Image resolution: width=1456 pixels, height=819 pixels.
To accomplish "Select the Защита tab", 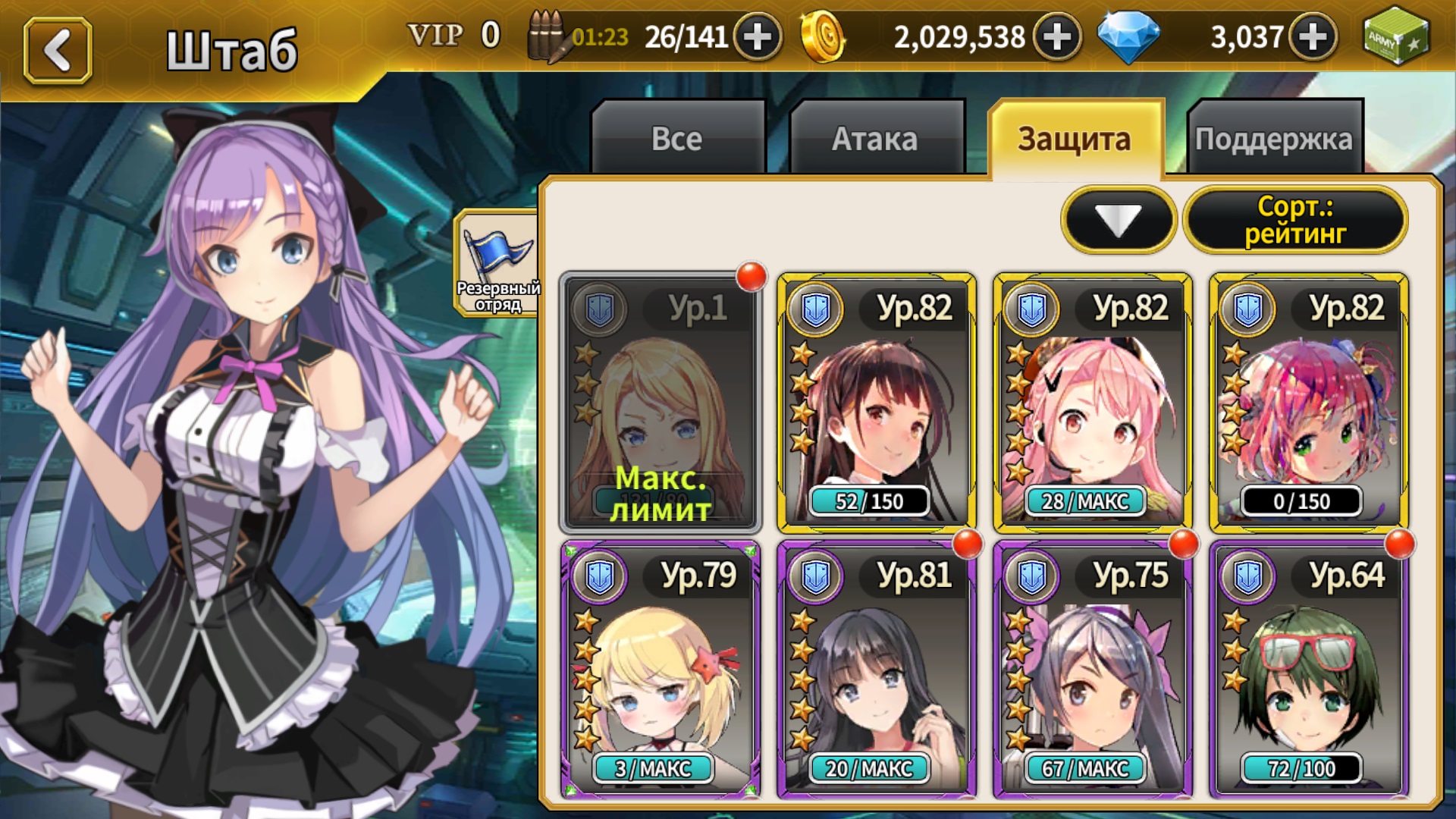I will coord(1075,139).
